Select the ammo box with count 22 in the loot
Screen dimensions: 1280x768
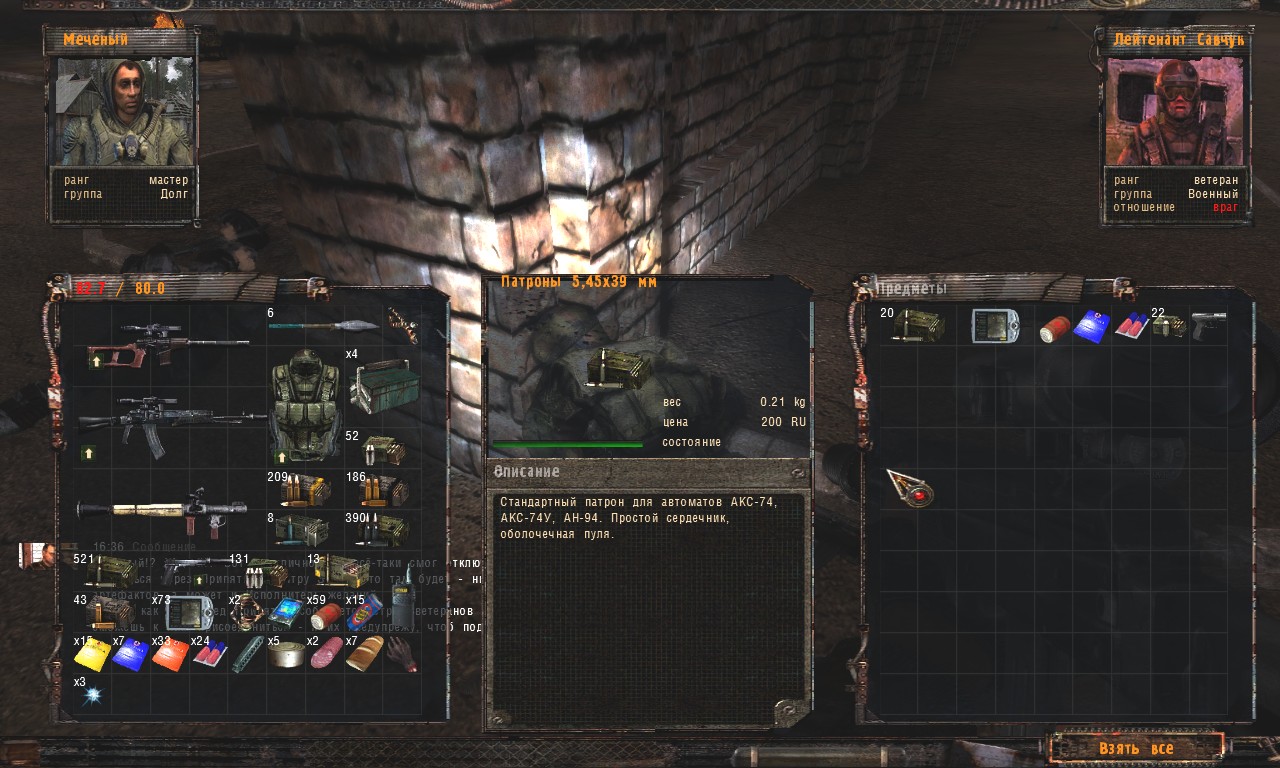point(1169,326)
